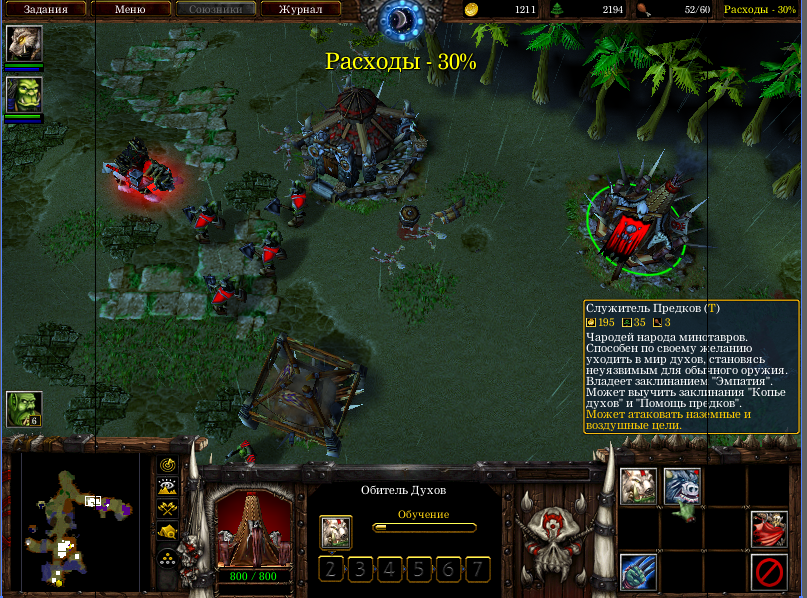Toggle creep camp display on the minimap
The width and height of the screenshot is (807, 598).
pos(168,531)
